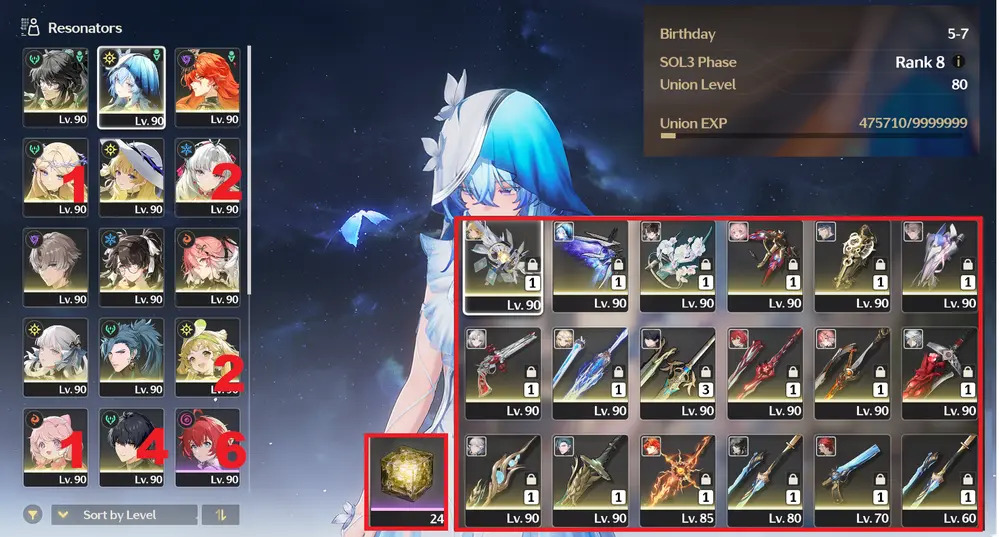Choose the white flower weapon slot

(x=676, y=266)
